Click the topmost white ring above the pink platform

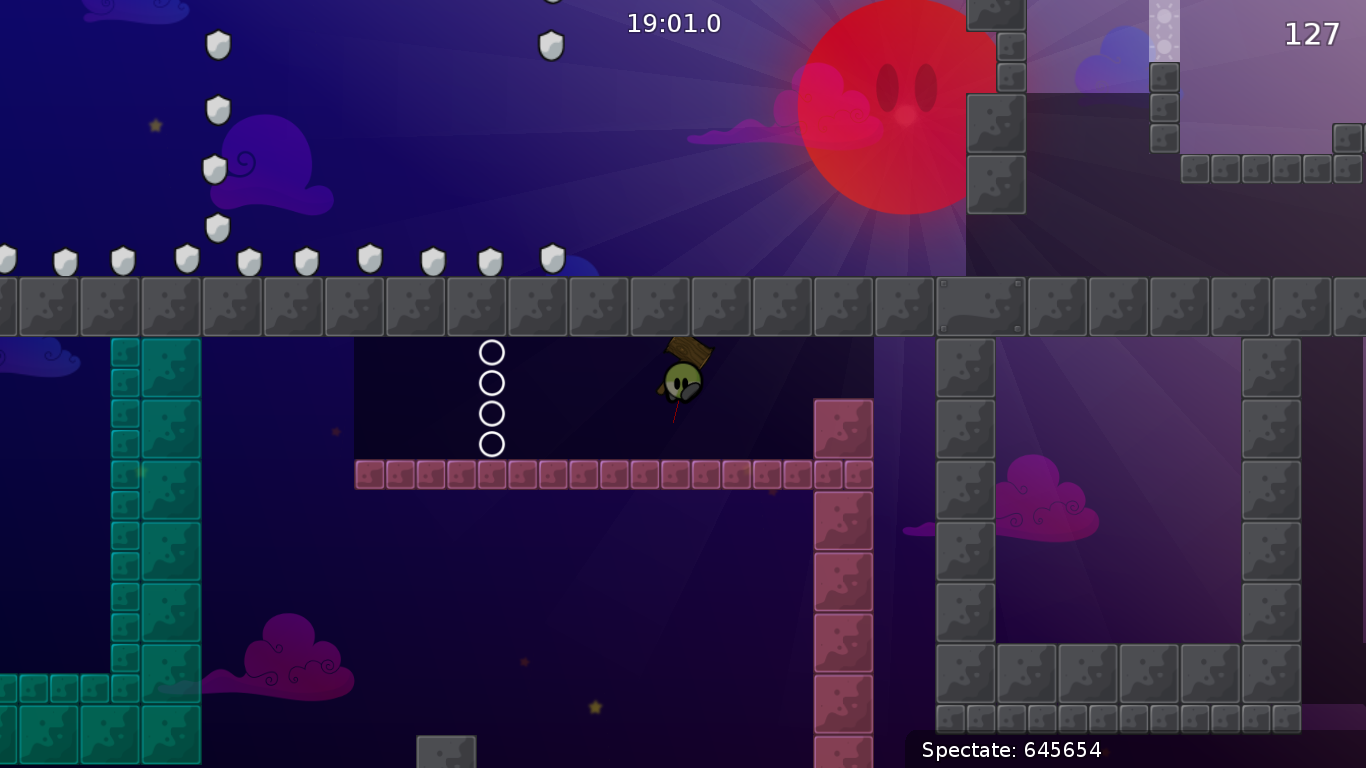tap(492, 352)
